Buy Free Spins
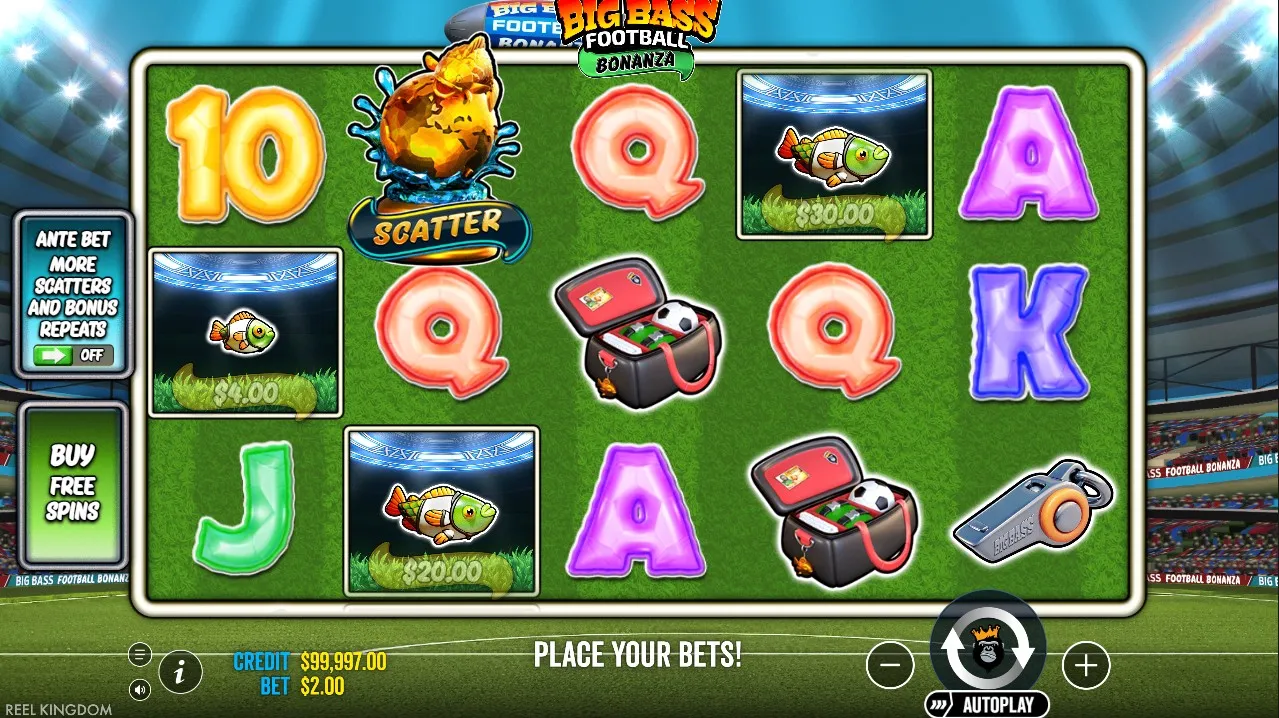 pos(73,484)
